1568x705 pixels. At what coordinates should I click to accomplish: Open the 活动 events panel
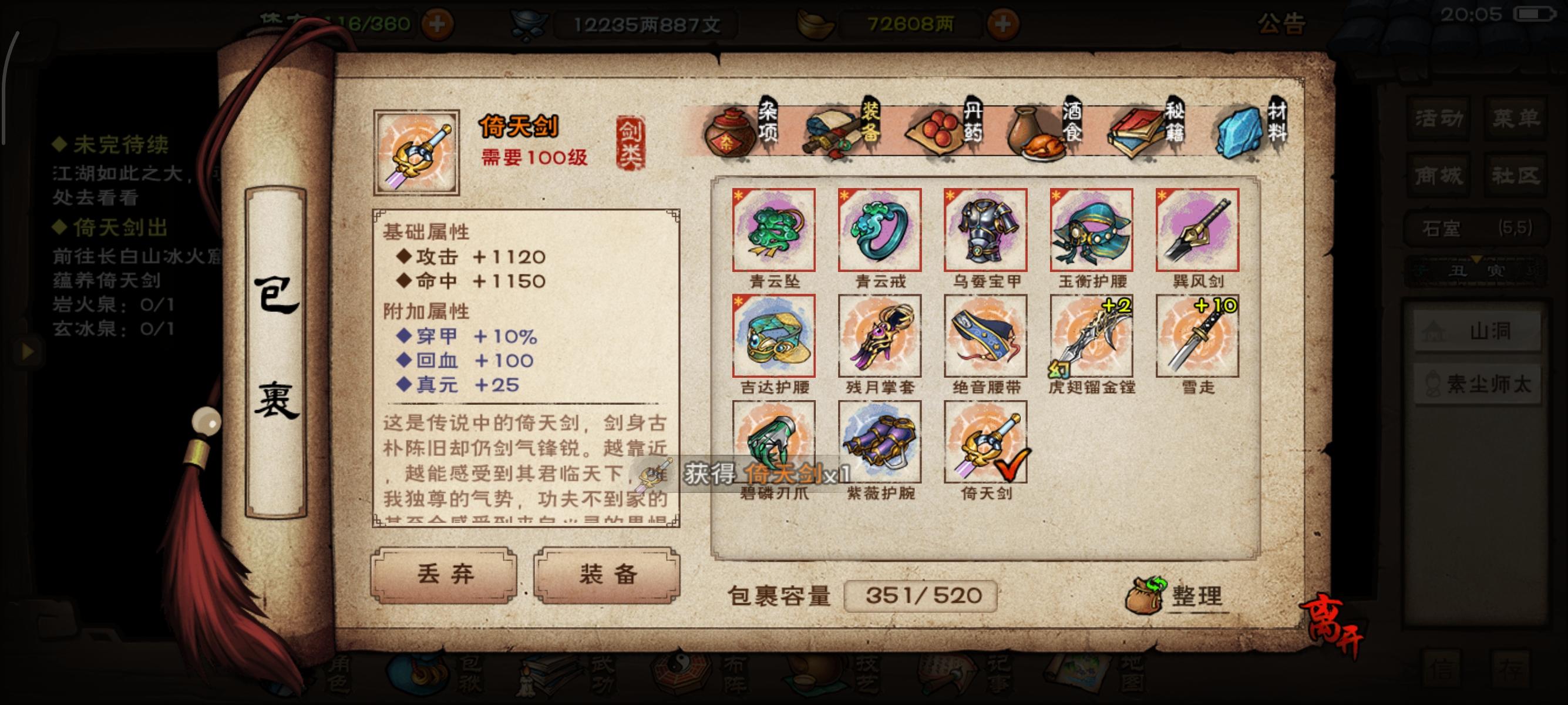(x=1438, y=119)
